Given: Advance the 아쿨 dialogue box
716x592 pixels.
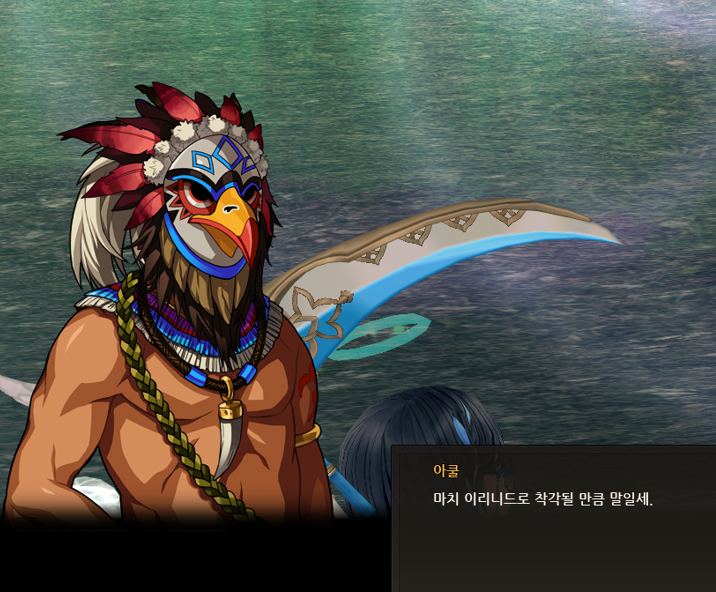Looking at the screenshot, I should point(553,520).
